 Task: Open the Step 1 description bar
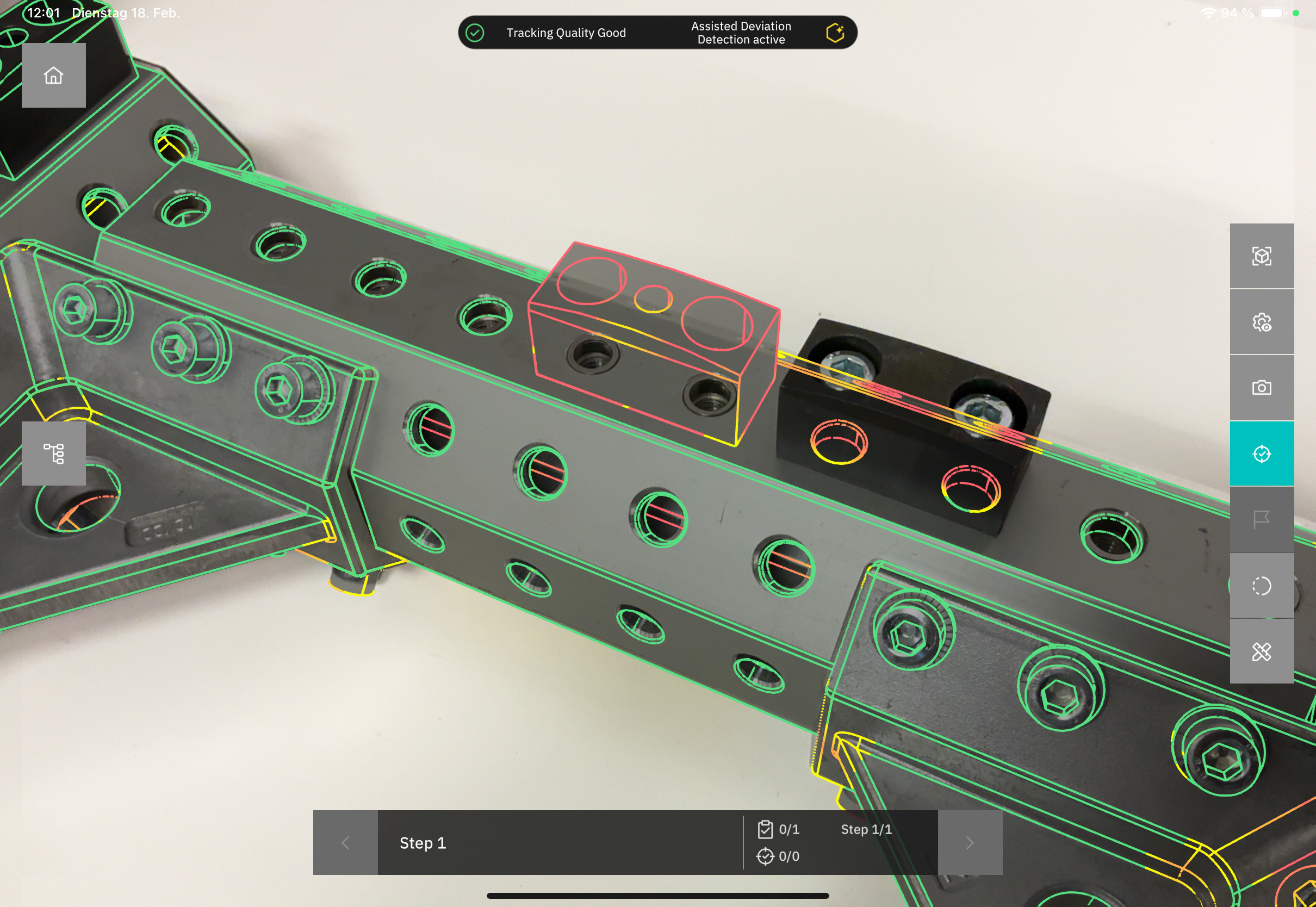click(560, 843)
